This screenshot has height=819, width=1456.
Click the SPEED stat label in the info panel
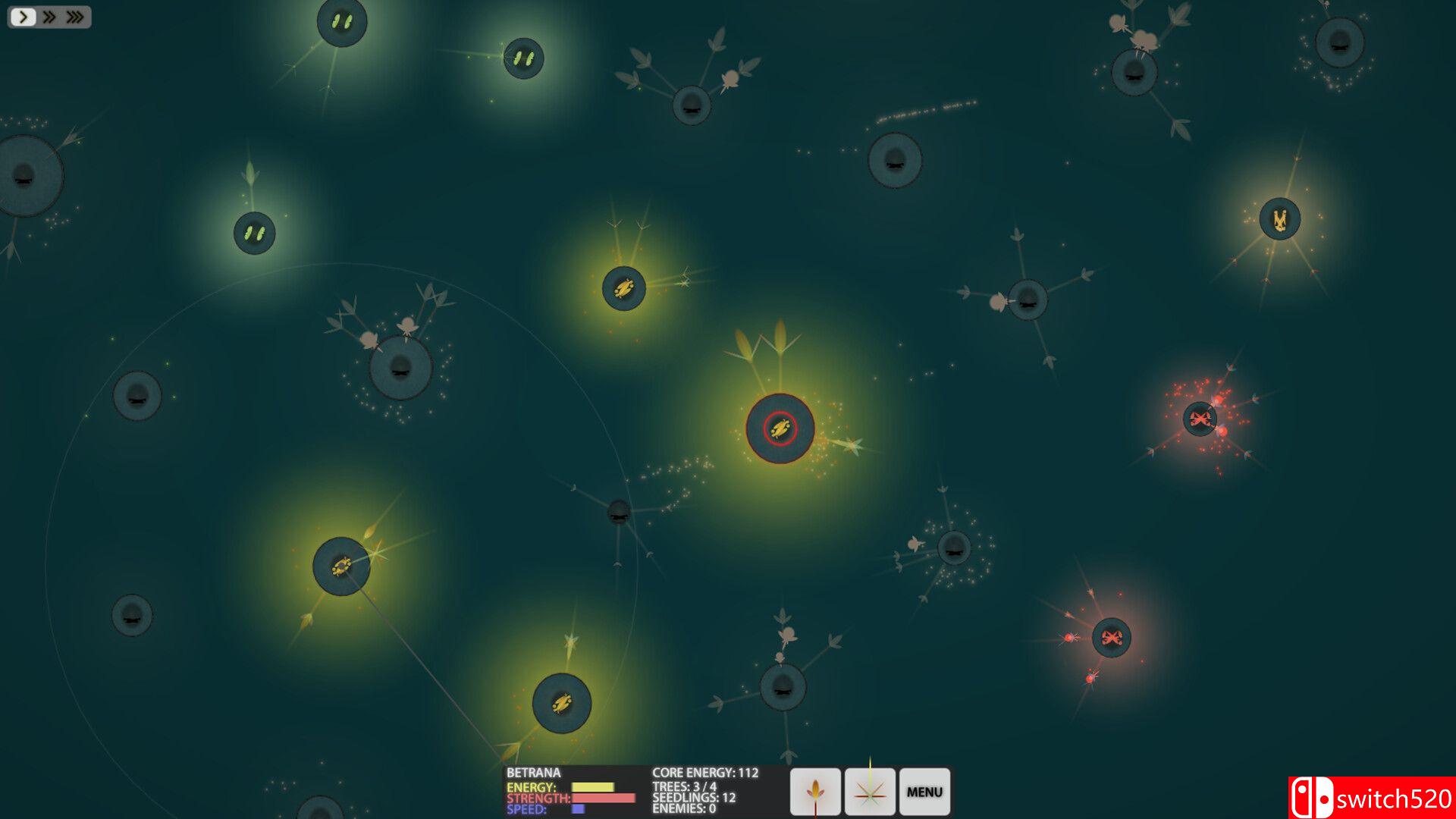click(529, 810)
